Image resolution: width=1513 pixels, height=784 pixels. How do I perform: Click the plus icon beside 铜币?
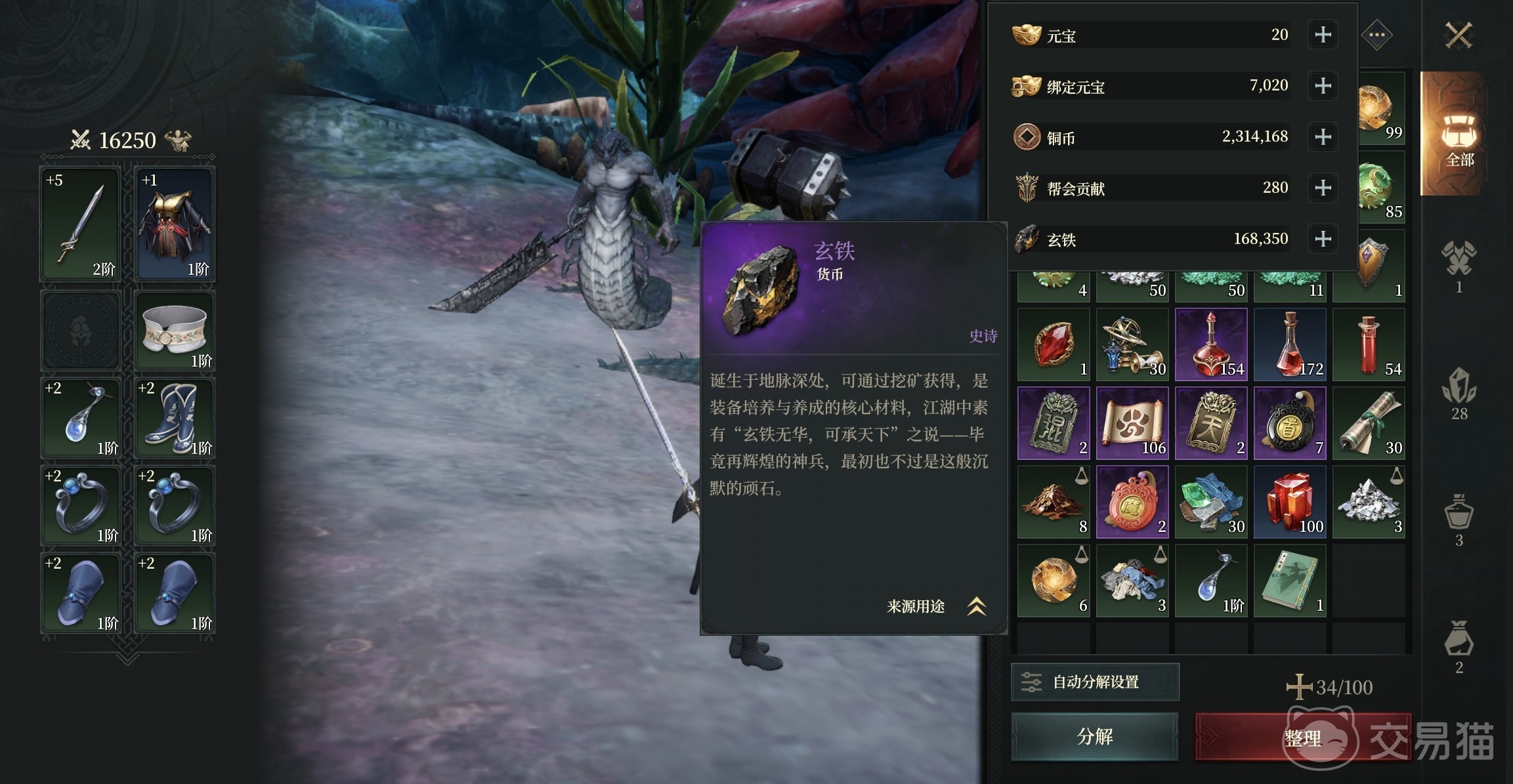(x=1323, y=137)
